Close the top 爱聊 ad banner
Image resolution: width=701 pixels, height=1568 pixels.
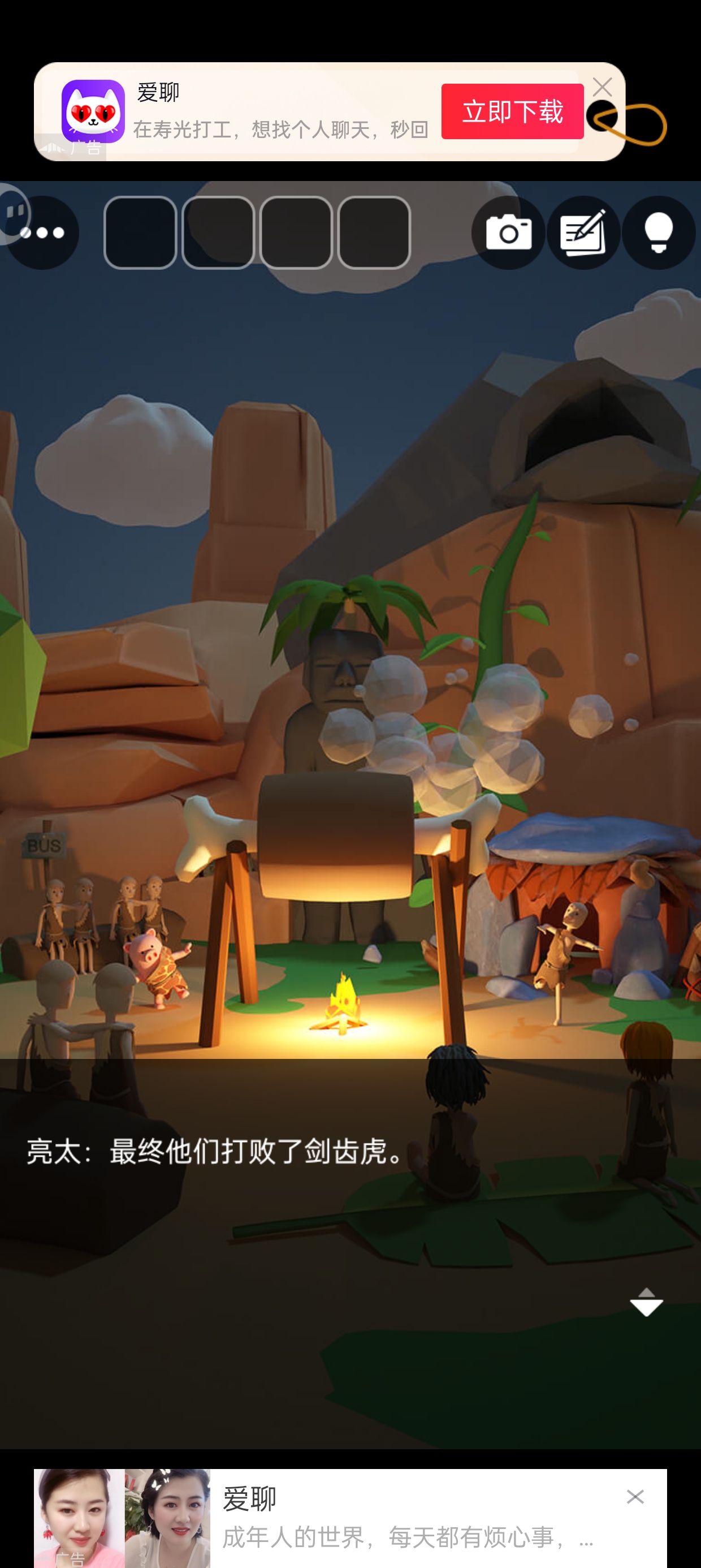(x=602, y=88)
